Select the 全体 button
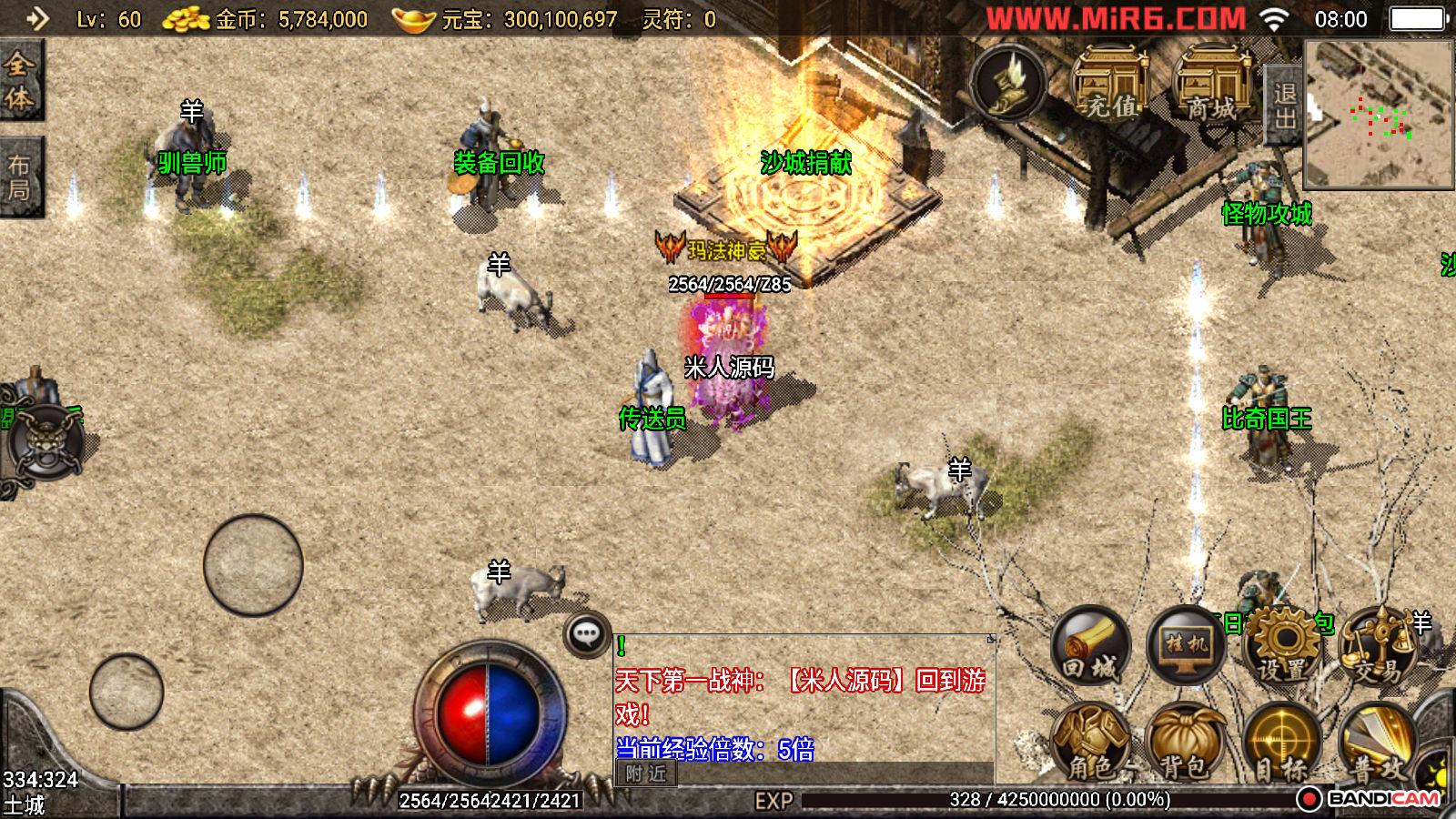Screen dimensions: 1456x819 (x=20, y=80)
